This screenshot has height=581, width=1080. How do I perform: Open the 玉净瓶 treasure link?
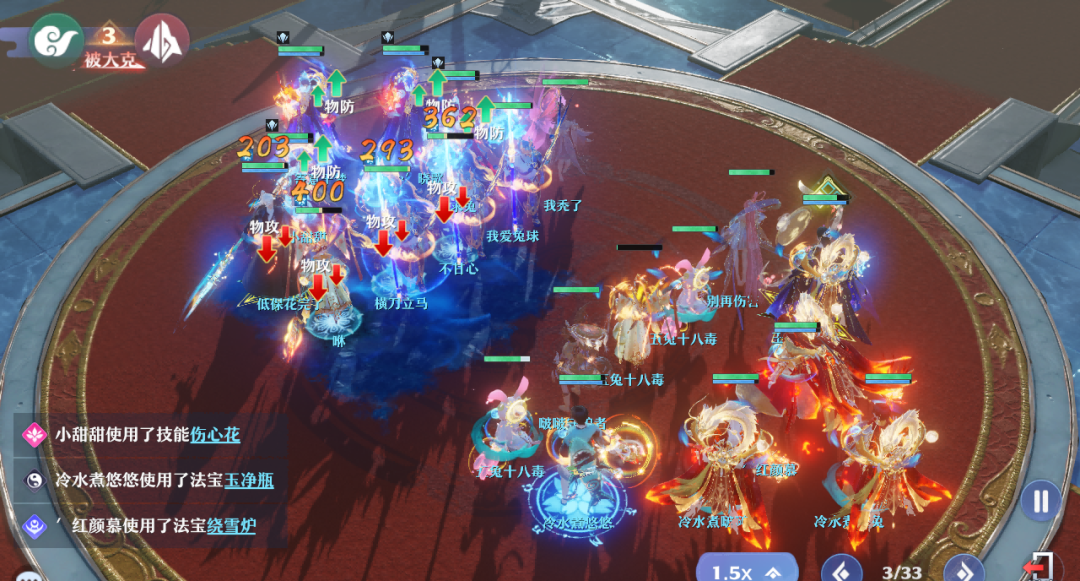coord(249,480)
